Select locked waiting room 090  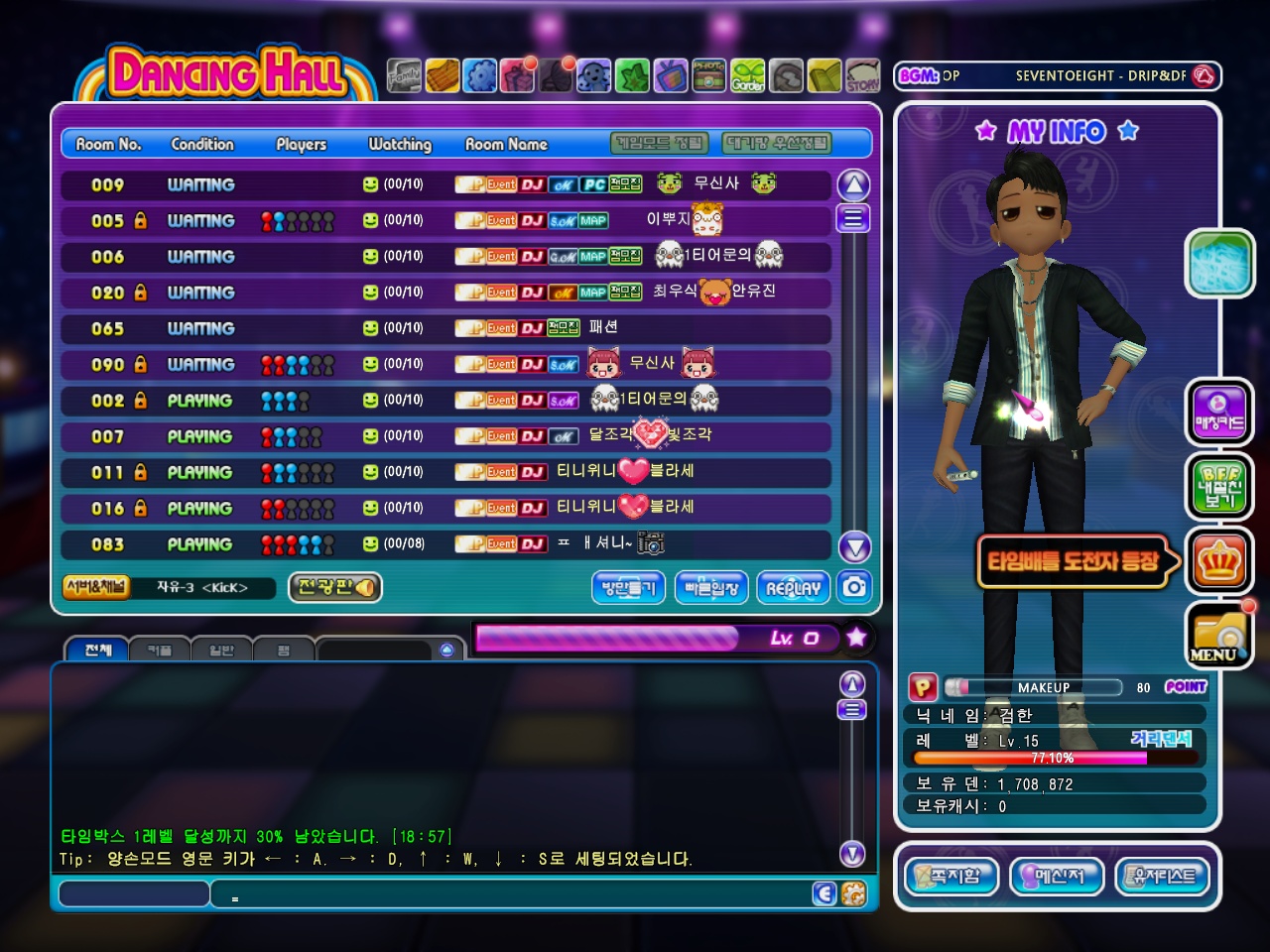click(445, 364)
